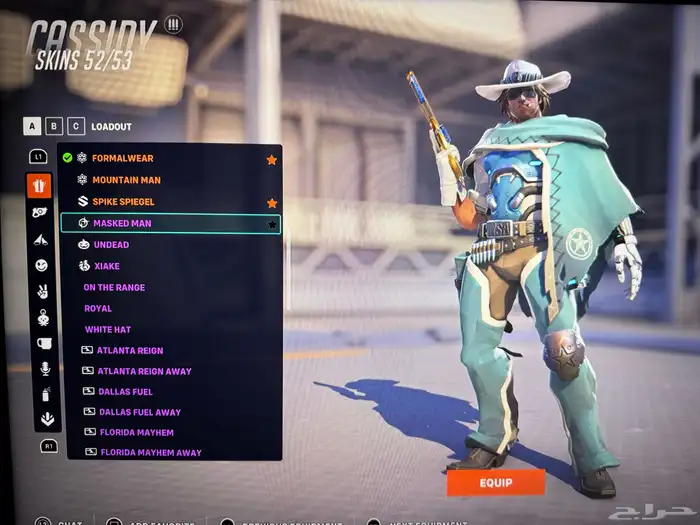Select the Royal skin

[98, 308]
